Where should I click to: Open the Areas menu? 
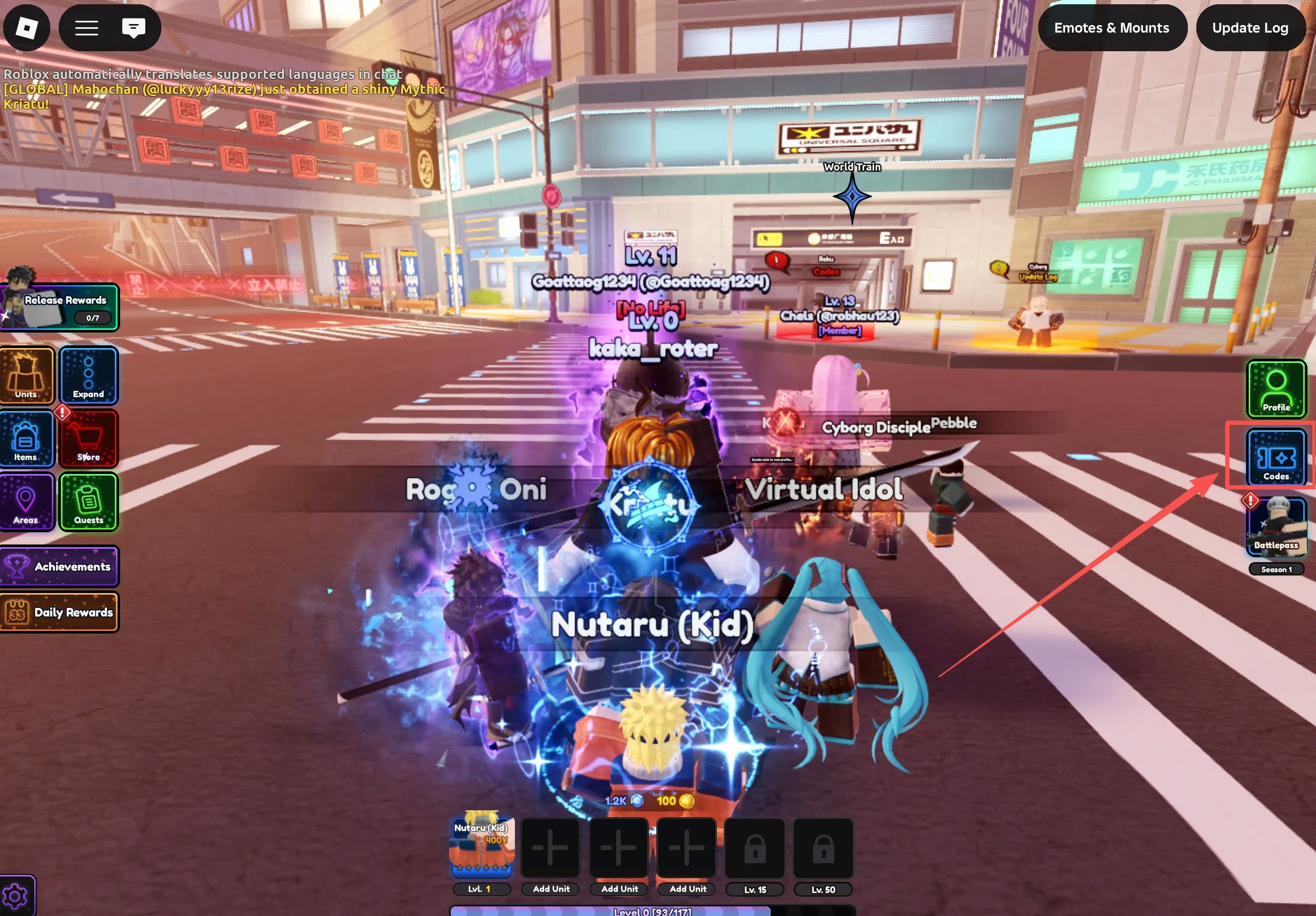click(26, 502)
